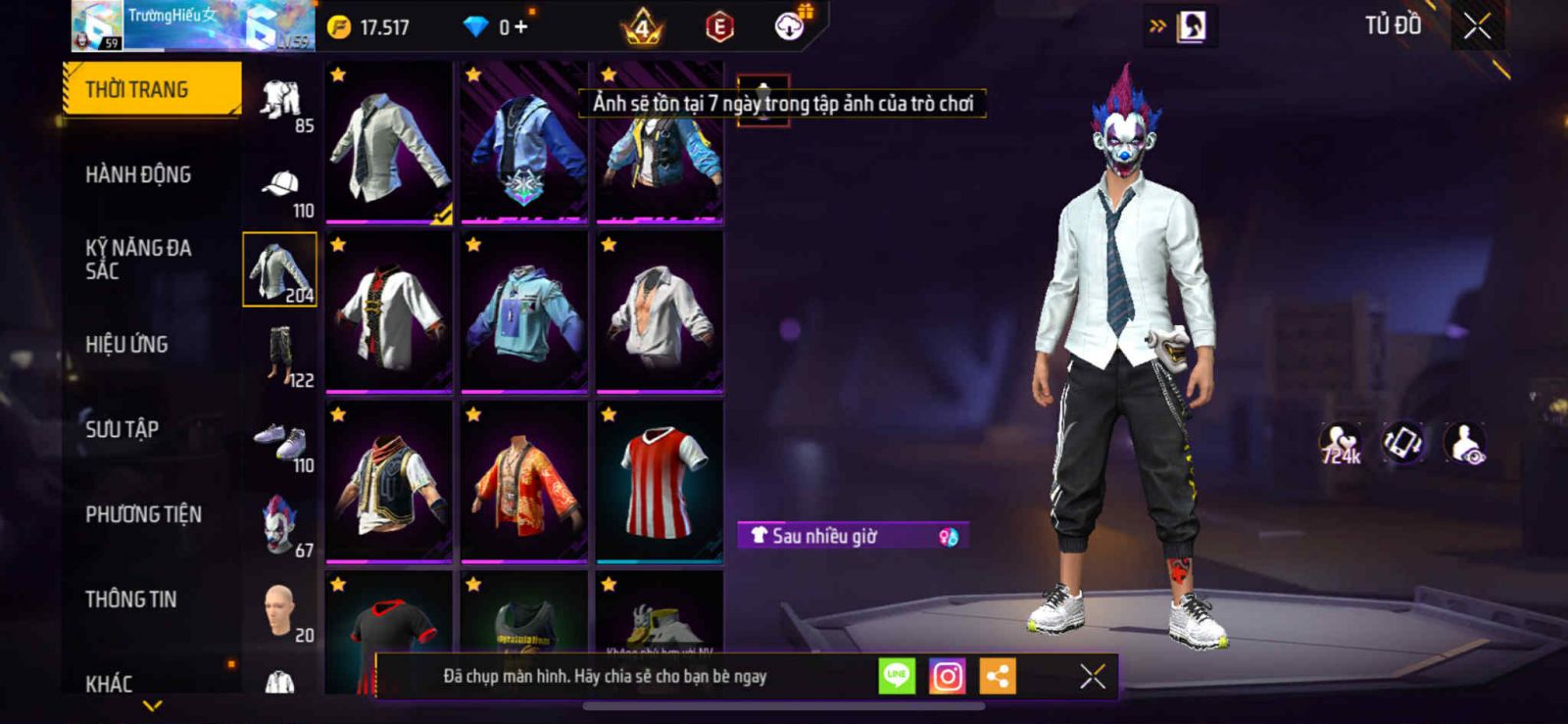Share screenshot via LINE
The width and height of the screenshot is (1568, 724).
897,676
